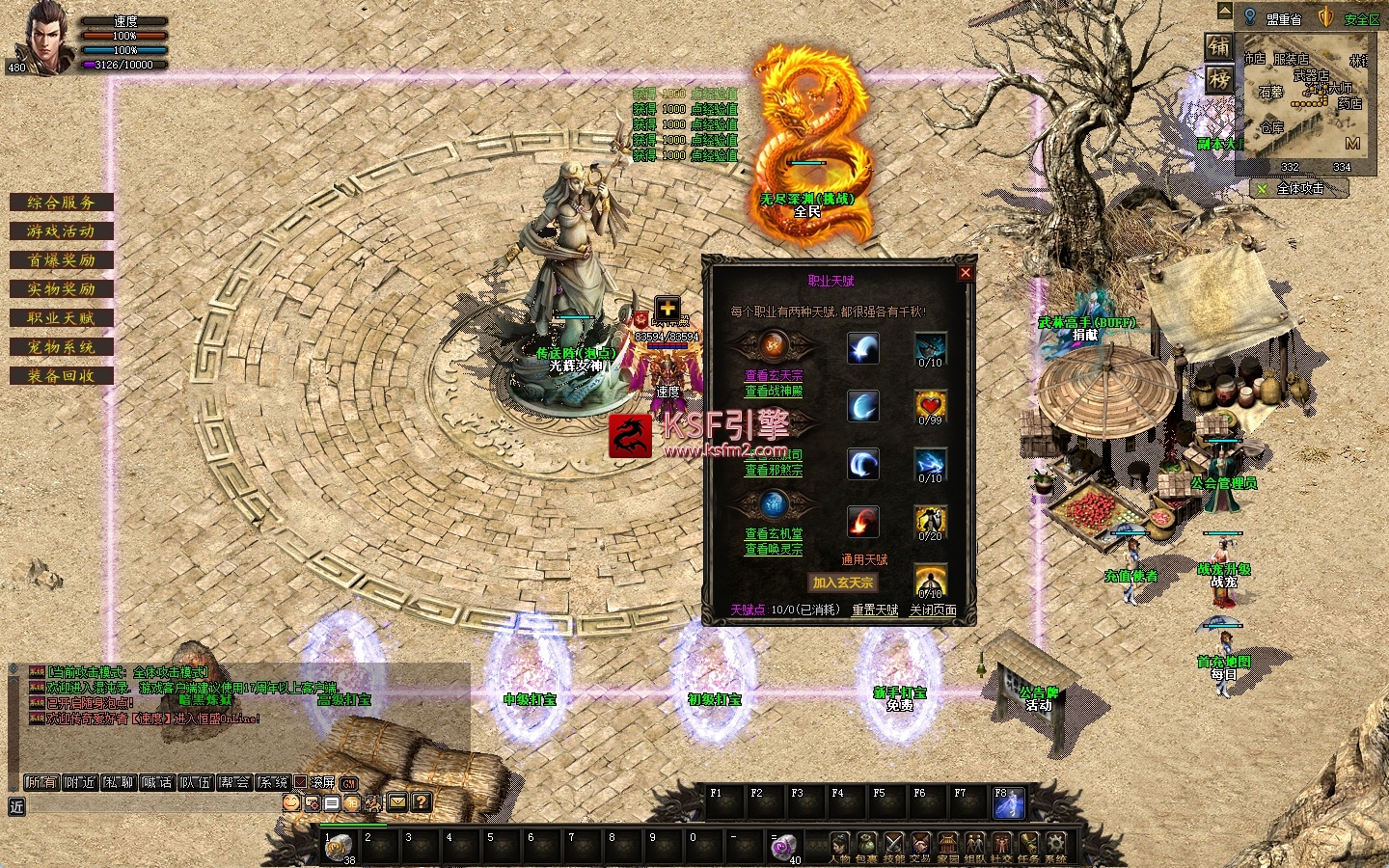The image size is (1389, 868).
Task: Open the 榜 ranking button
Action: [x=1219, y=80]
